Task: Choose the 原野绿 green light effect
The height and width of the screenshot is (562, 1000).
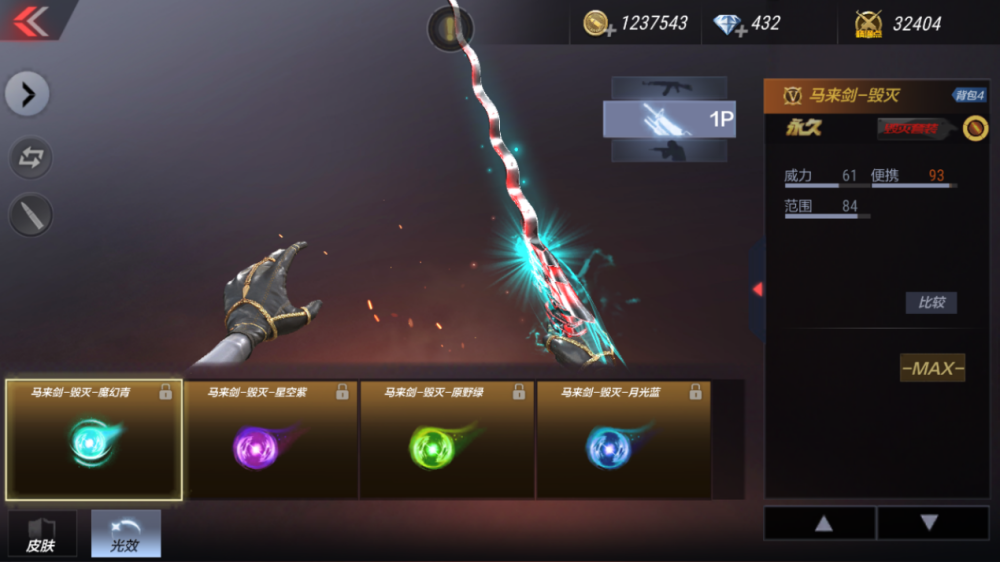Action: click(448, 440)
